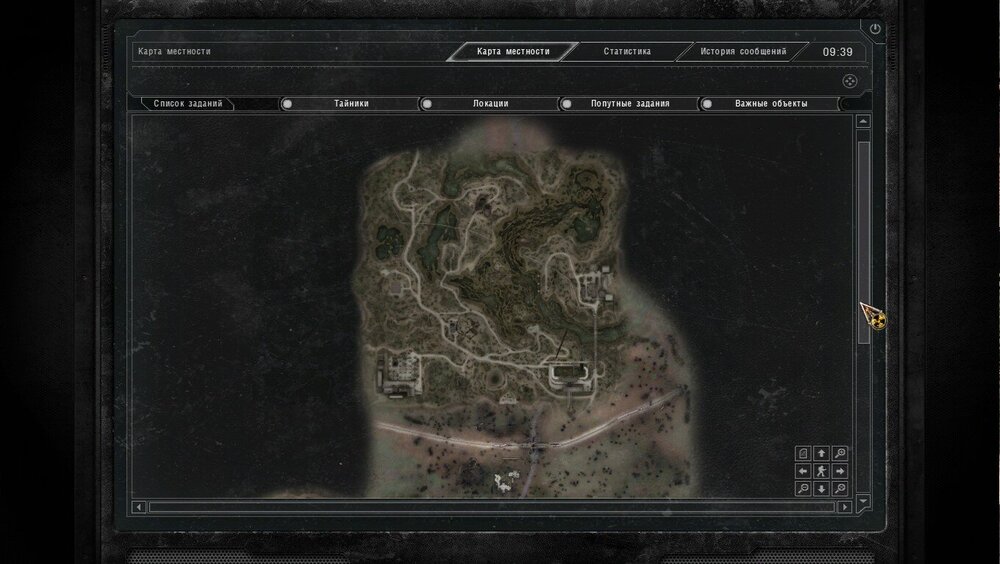Toggle the Тайники map filter
This screenshot has width=1000, height=564.
351,103
